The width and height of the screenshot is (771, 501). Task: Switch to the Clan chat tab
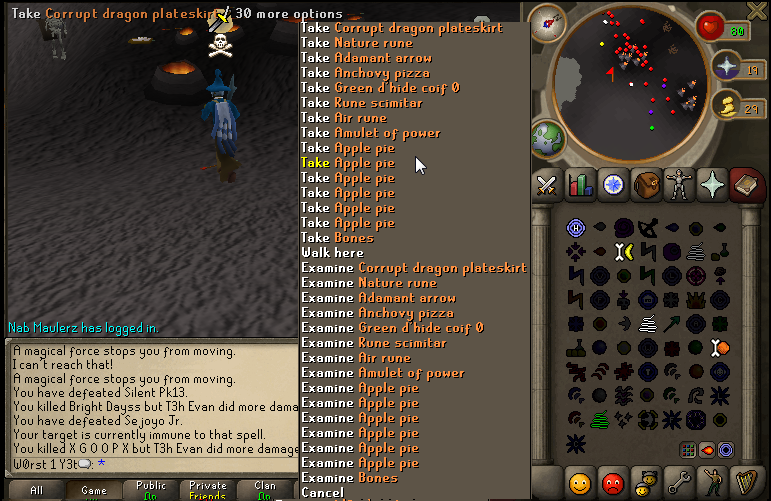coord(265,490)
